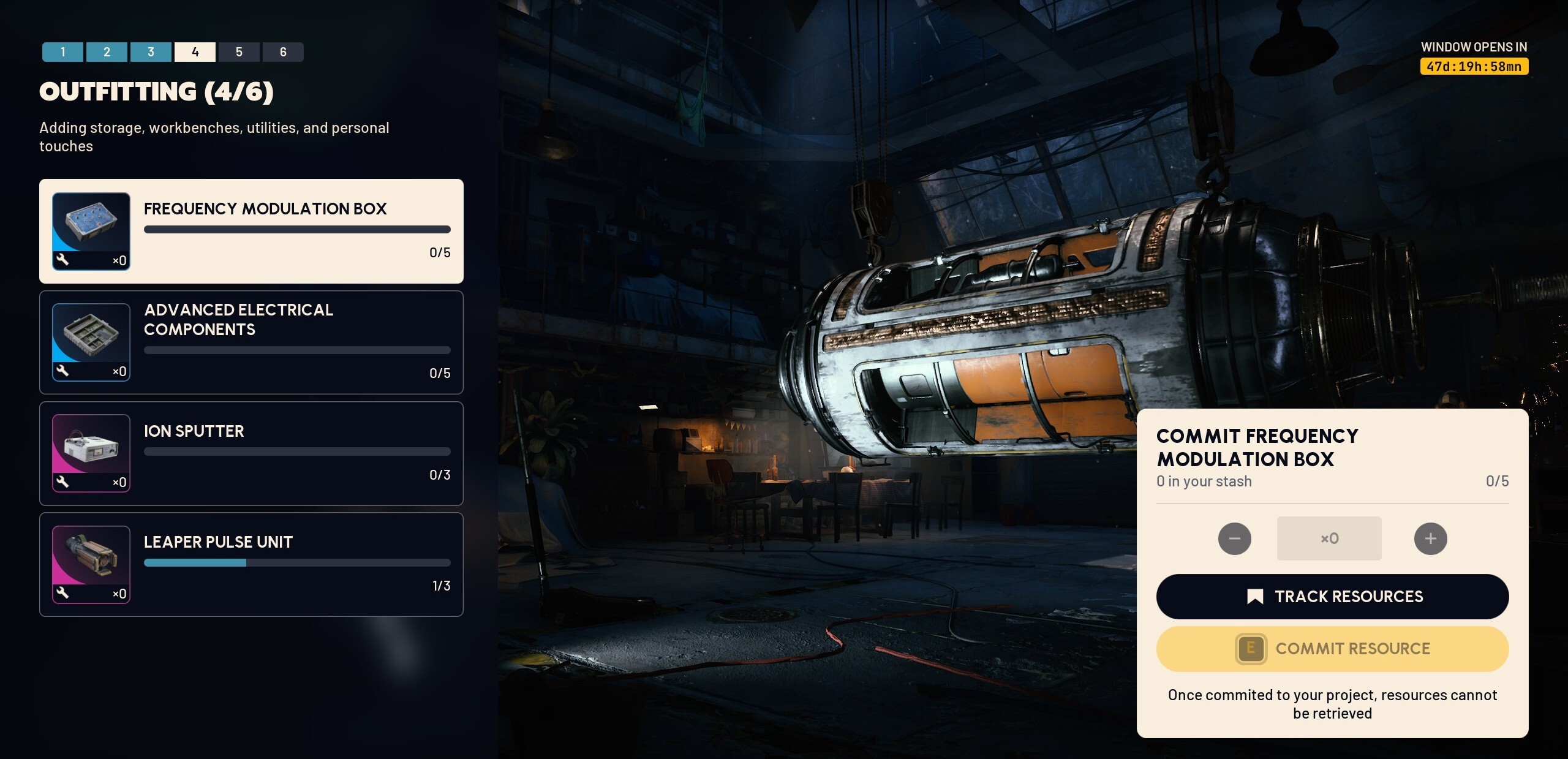Show stage 5 requirements

tap(239, 52)
